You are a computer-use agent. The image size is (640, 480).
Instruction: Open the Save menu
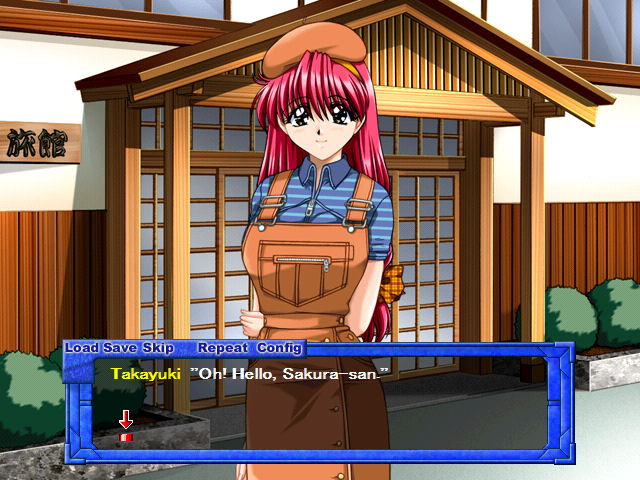point(119,348)
